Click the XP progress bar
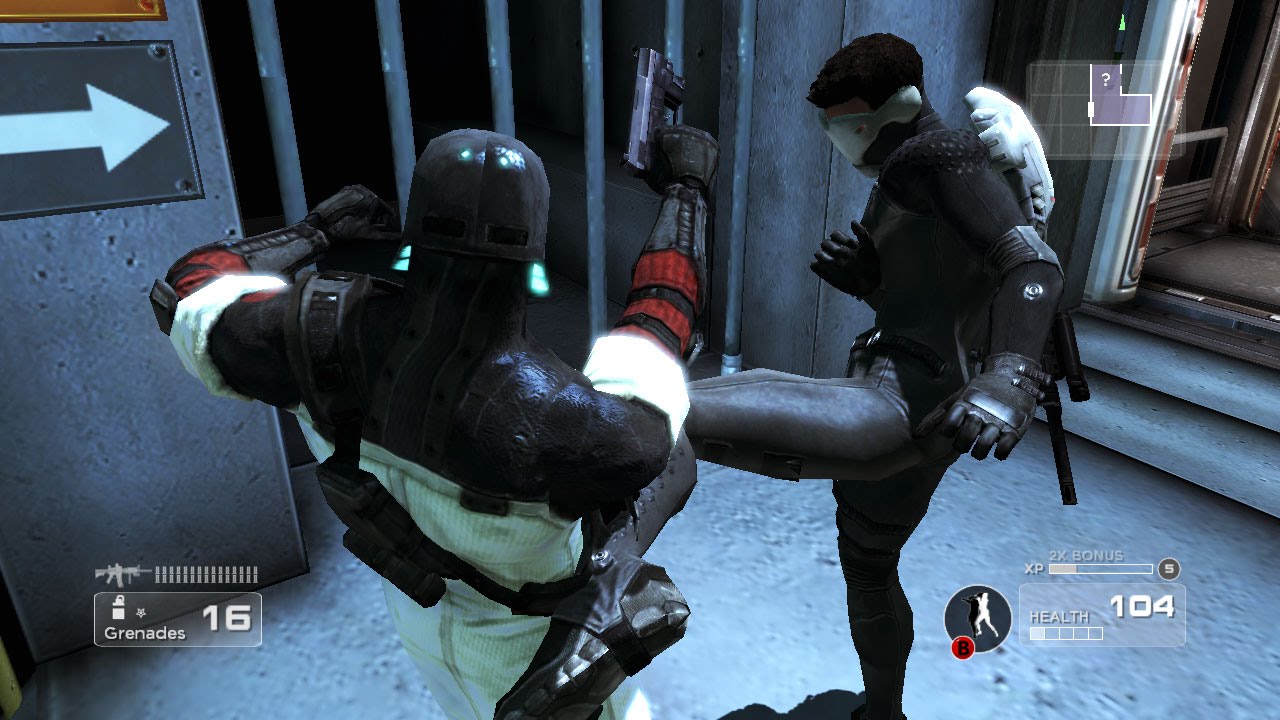 point(1100,568)
